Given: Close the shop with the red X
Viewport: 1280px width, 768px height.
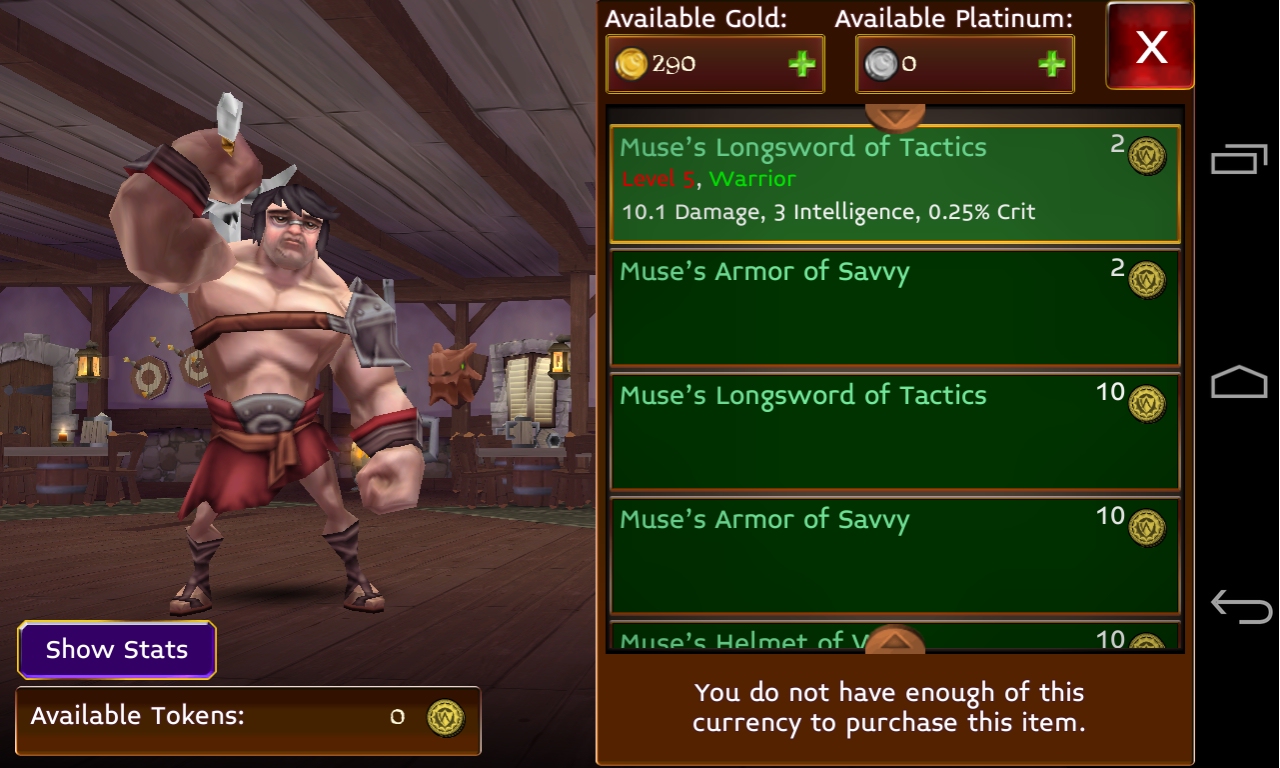Looking at the screenshot, I should tap(1150, 46).
